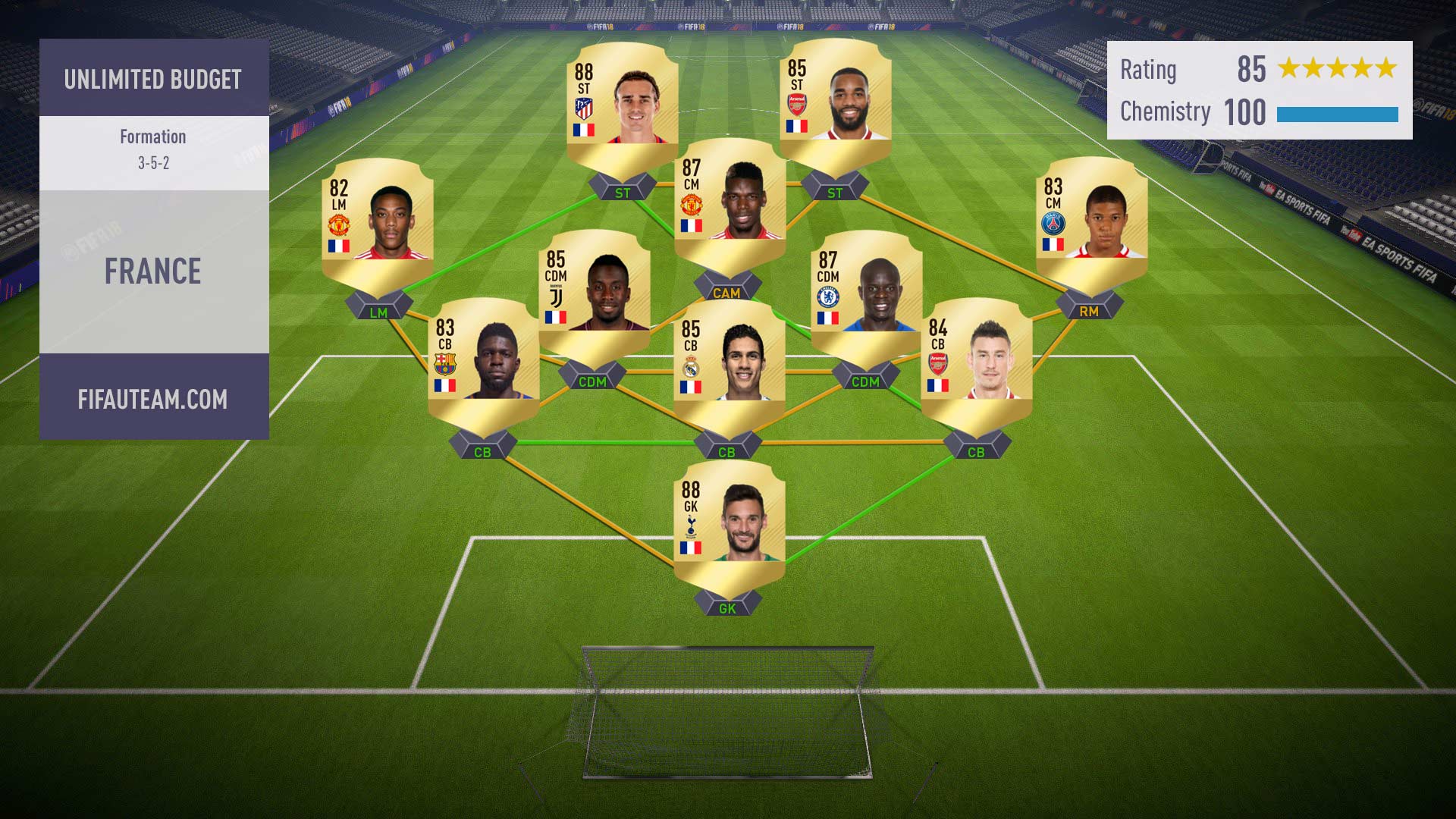Select the 85 CB Real Madrid card
Screen dimensions: 1456x819
[729, 362]
